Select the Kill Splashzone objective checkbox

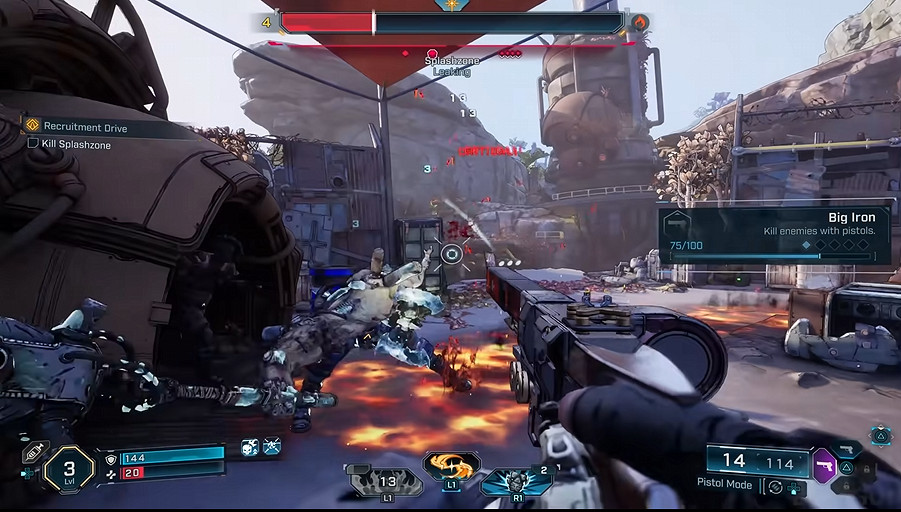click(33, 145)
